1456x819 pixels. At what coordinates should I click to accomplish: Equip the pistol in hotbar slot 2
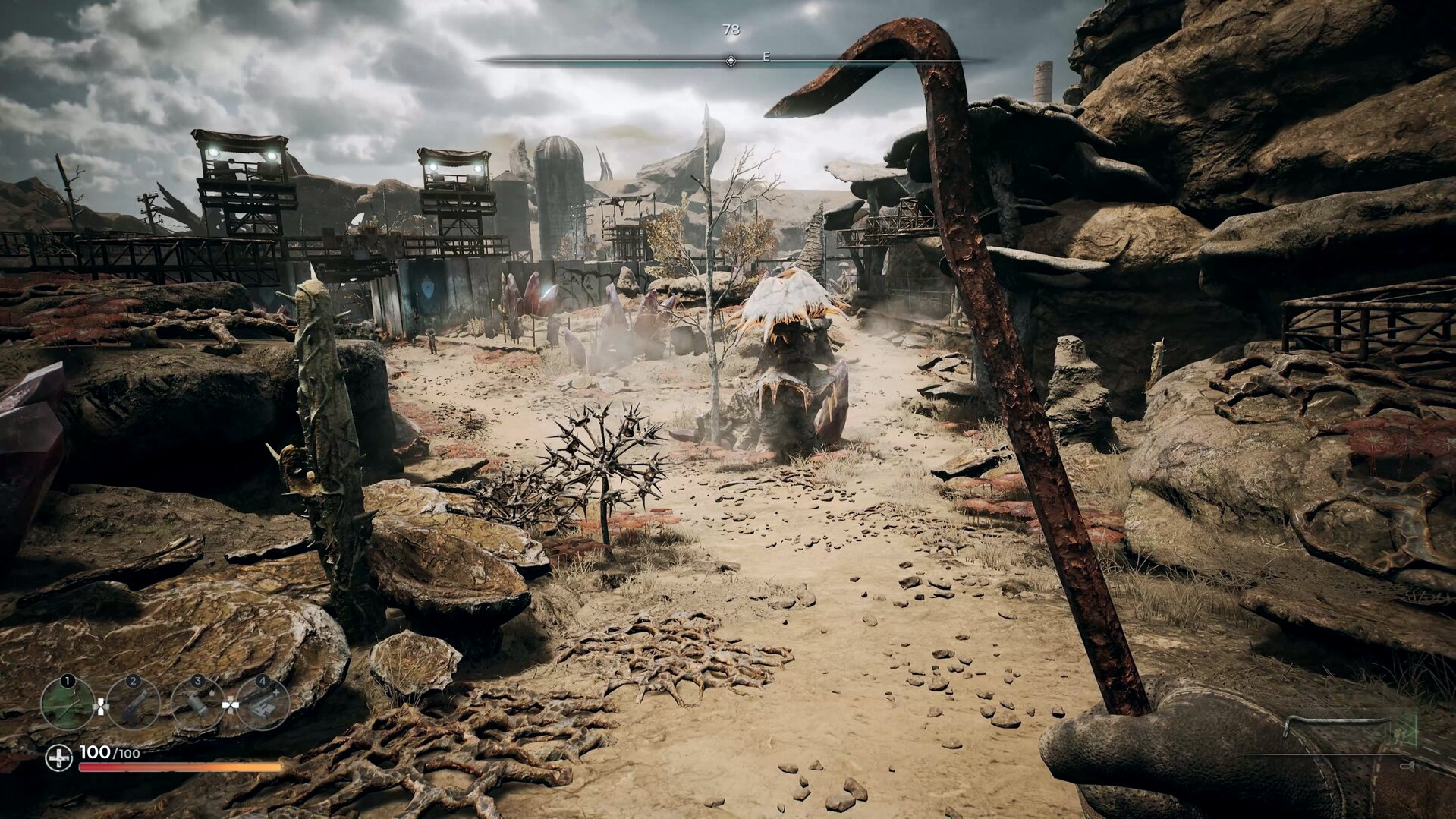pos(133,703)
